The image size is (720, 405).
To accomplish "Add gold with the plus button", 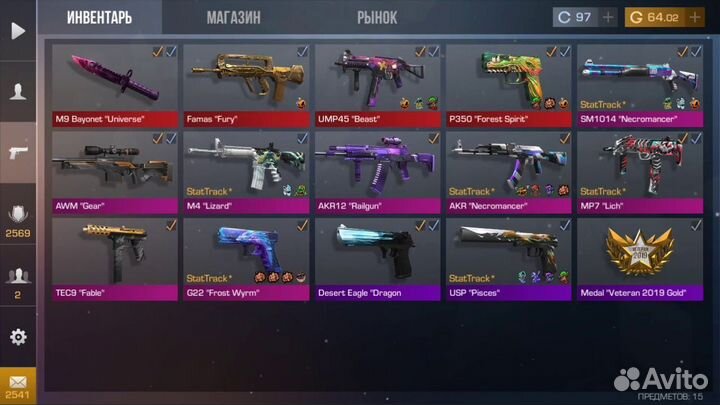I will click(x=695, y=18).
